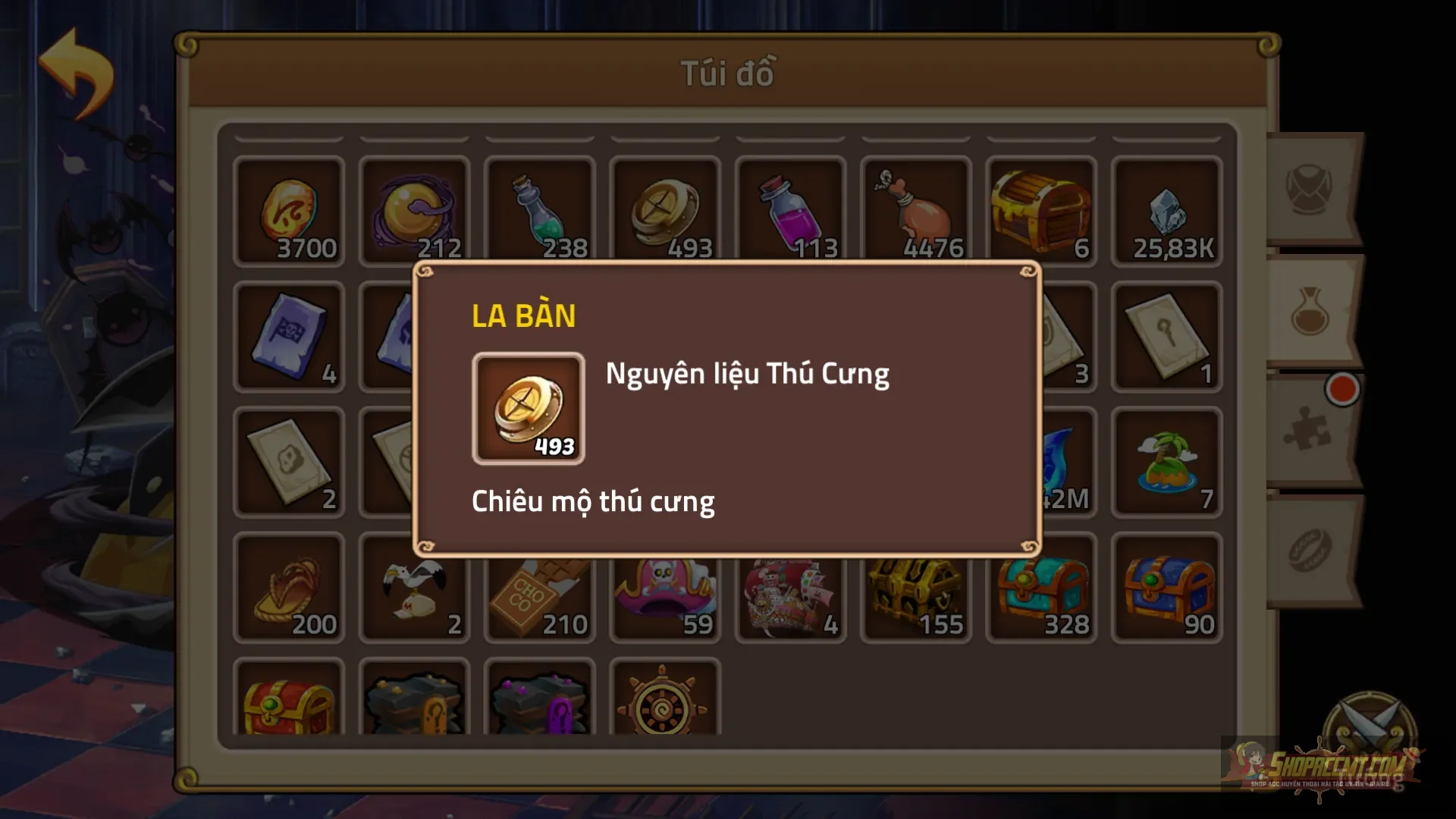Select the seagull letter item
This screenshot has width=1456, height=819.
(x=414, y=588)
